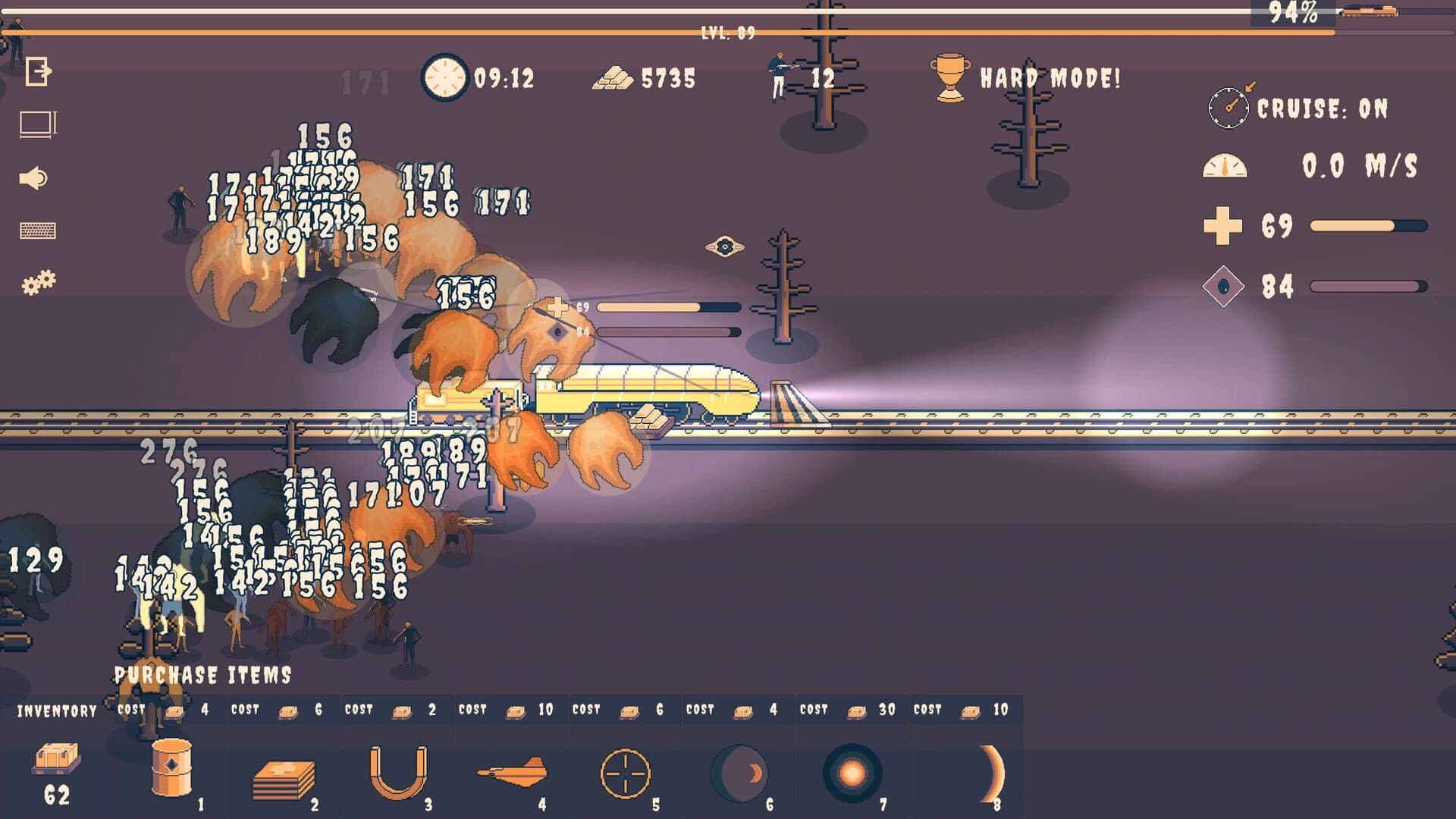Screen dimensions: 1456x819
Task: Toggle windowed mode in the sidebar
Action: coord(35,123)
